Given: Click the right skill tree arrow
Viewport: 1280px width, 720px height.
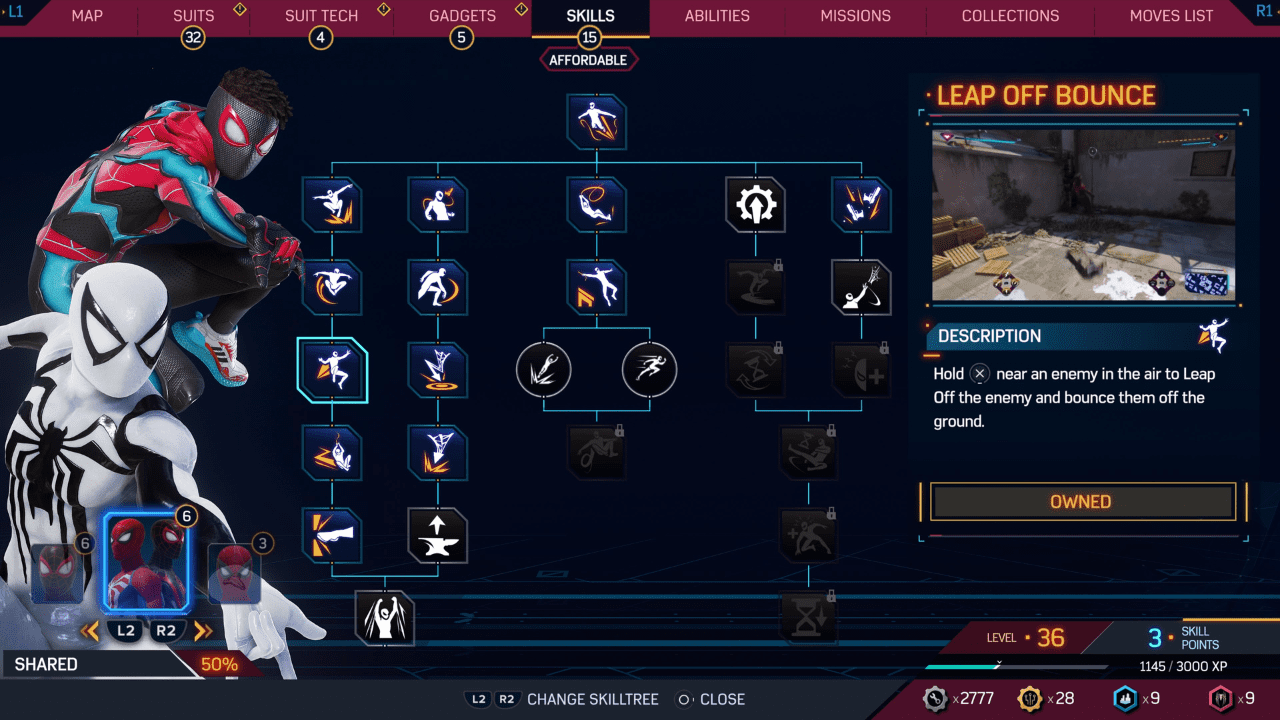Looking at the screenshot, I should 203,631.
